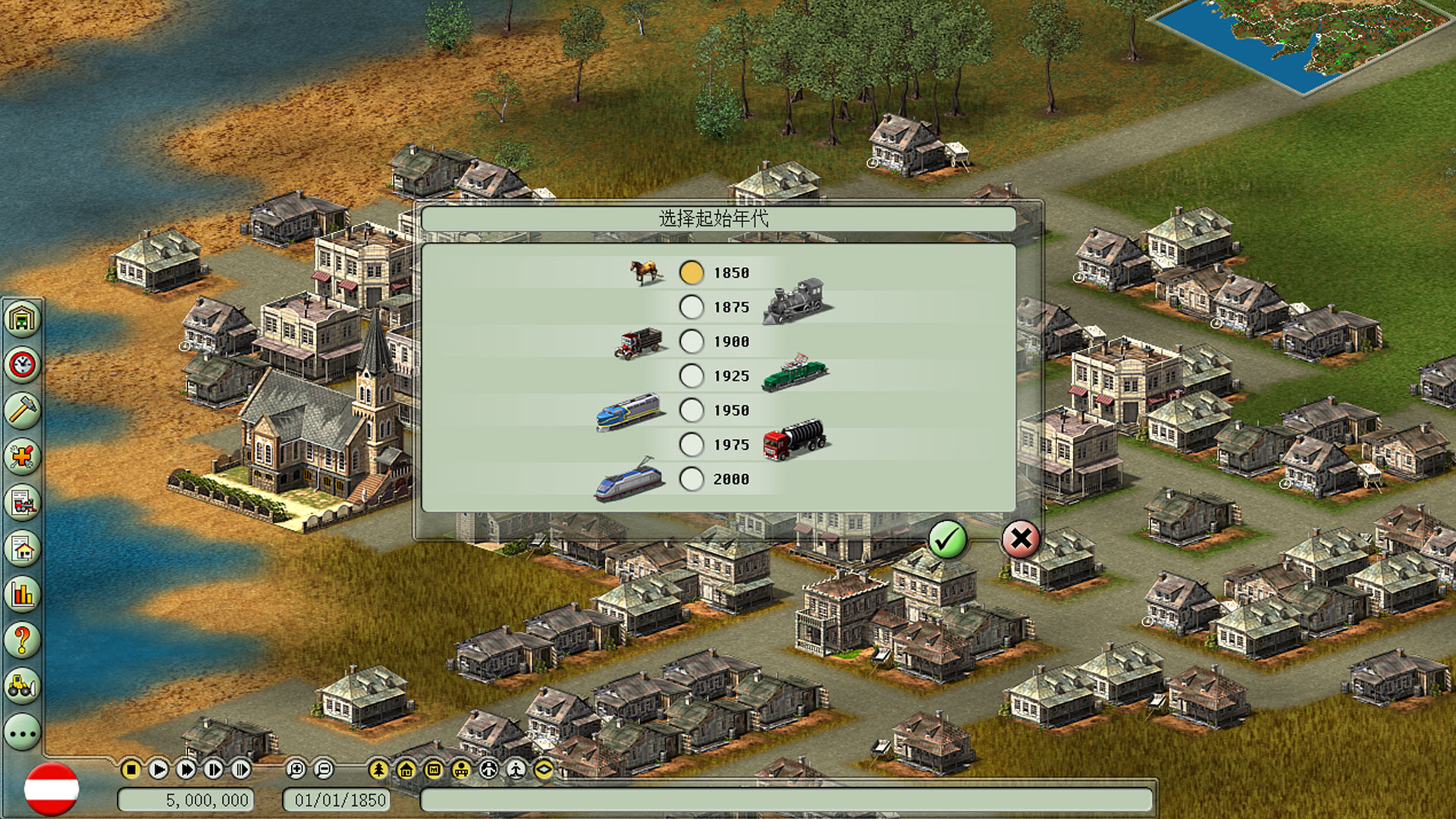Pick the 1925 starting year
1456x819 pixels.
pos(692,376)
